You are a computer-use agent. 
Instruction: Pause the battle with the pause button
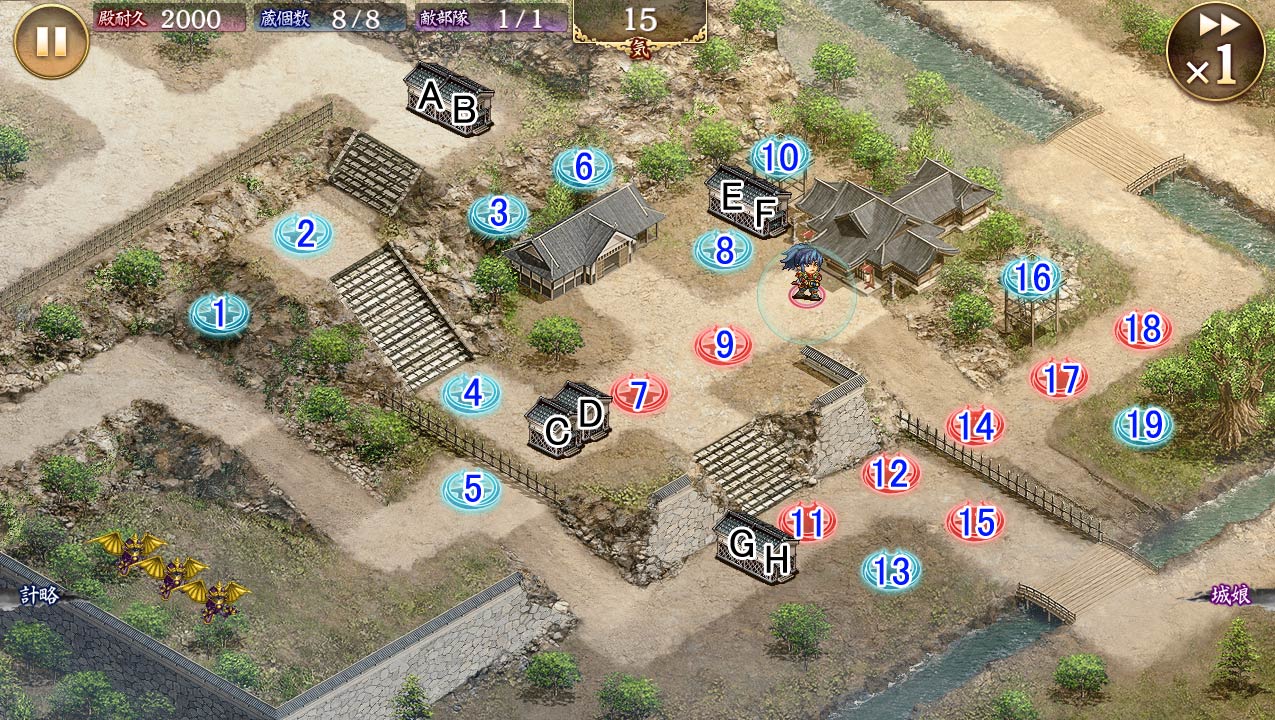51,41
